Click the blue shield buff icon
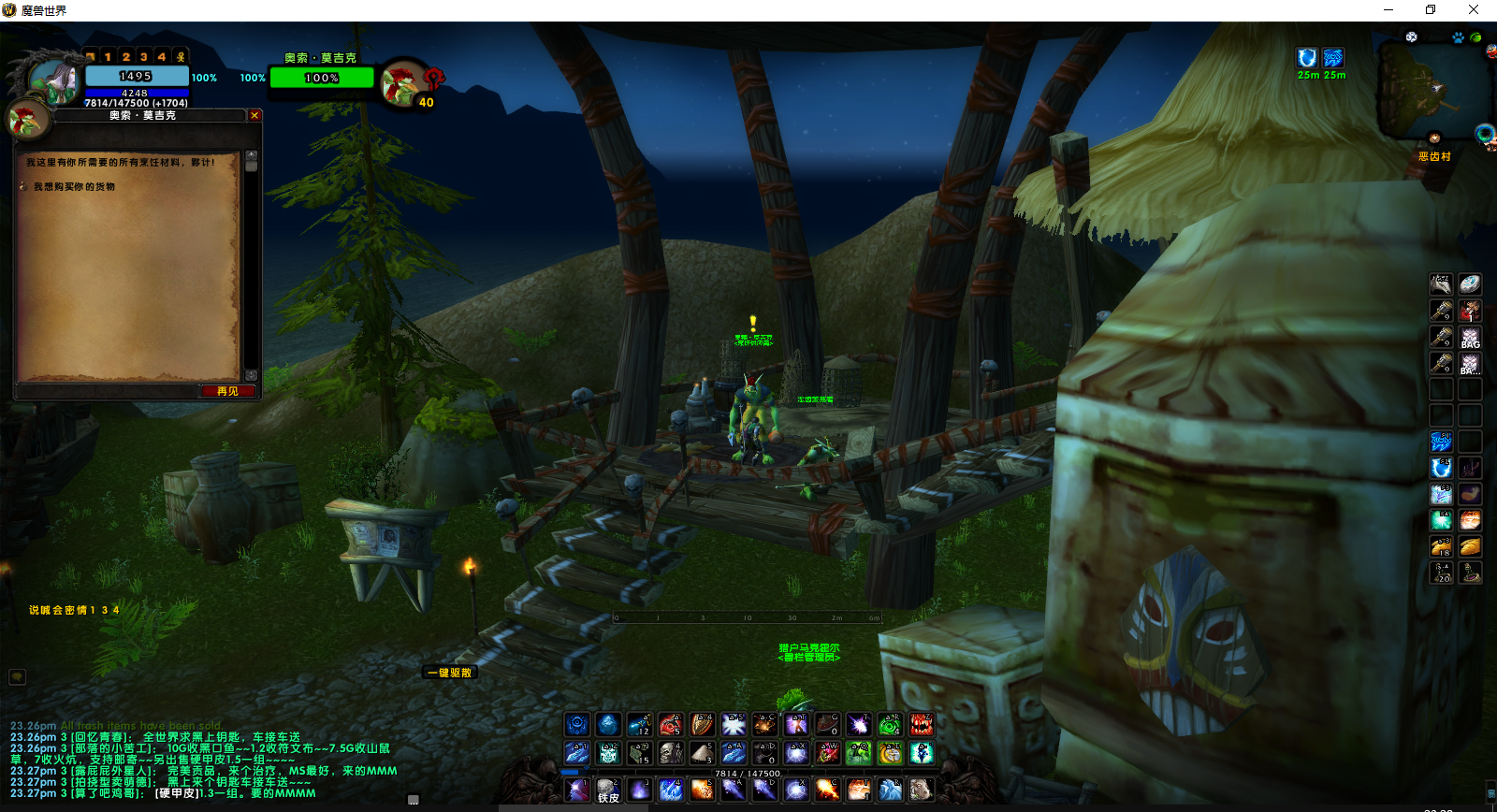Viewport: 1497px width, 812px height. [x=1307, y=58]
